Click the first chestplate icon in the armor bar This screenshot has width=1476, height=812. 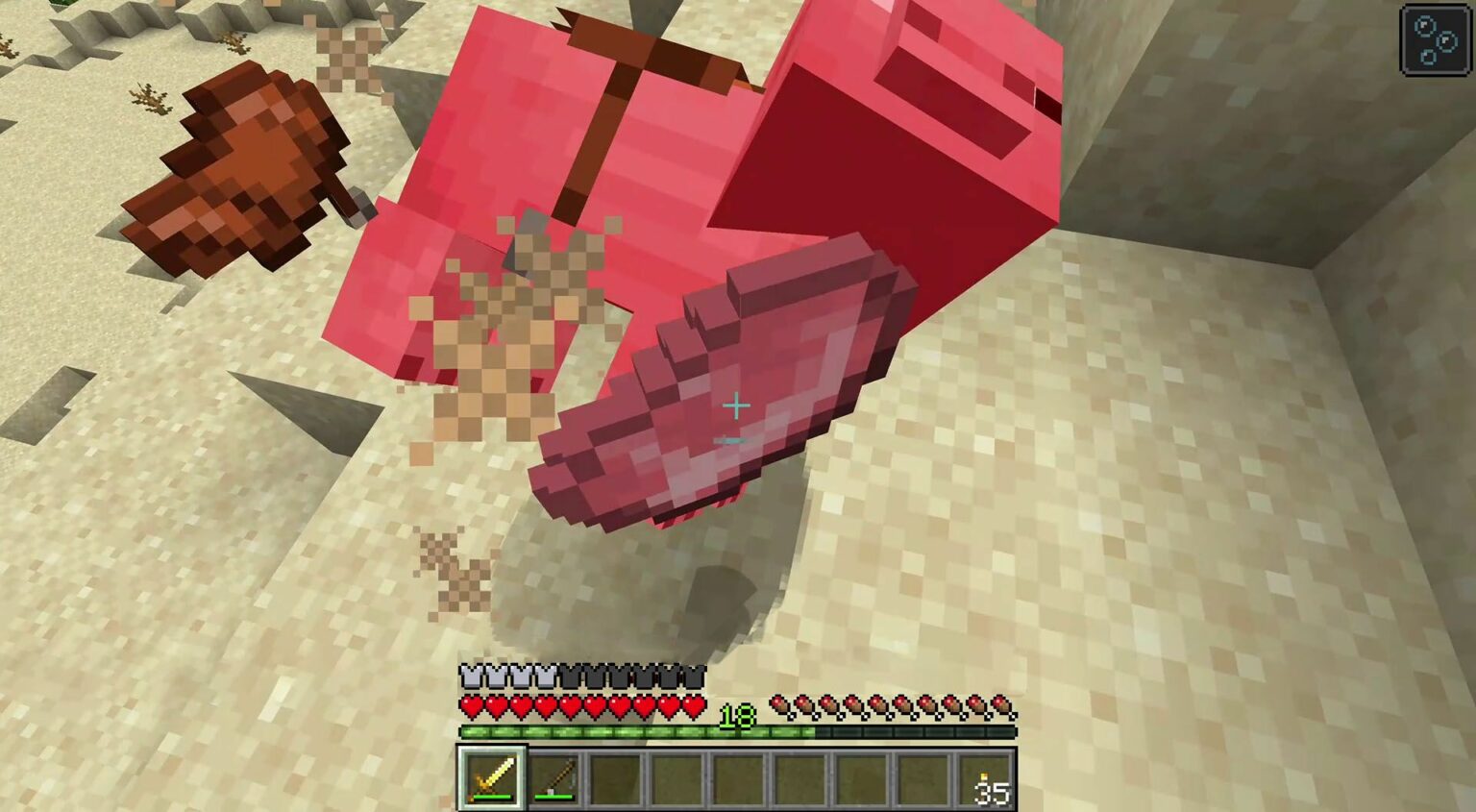(x=472, y=676)
